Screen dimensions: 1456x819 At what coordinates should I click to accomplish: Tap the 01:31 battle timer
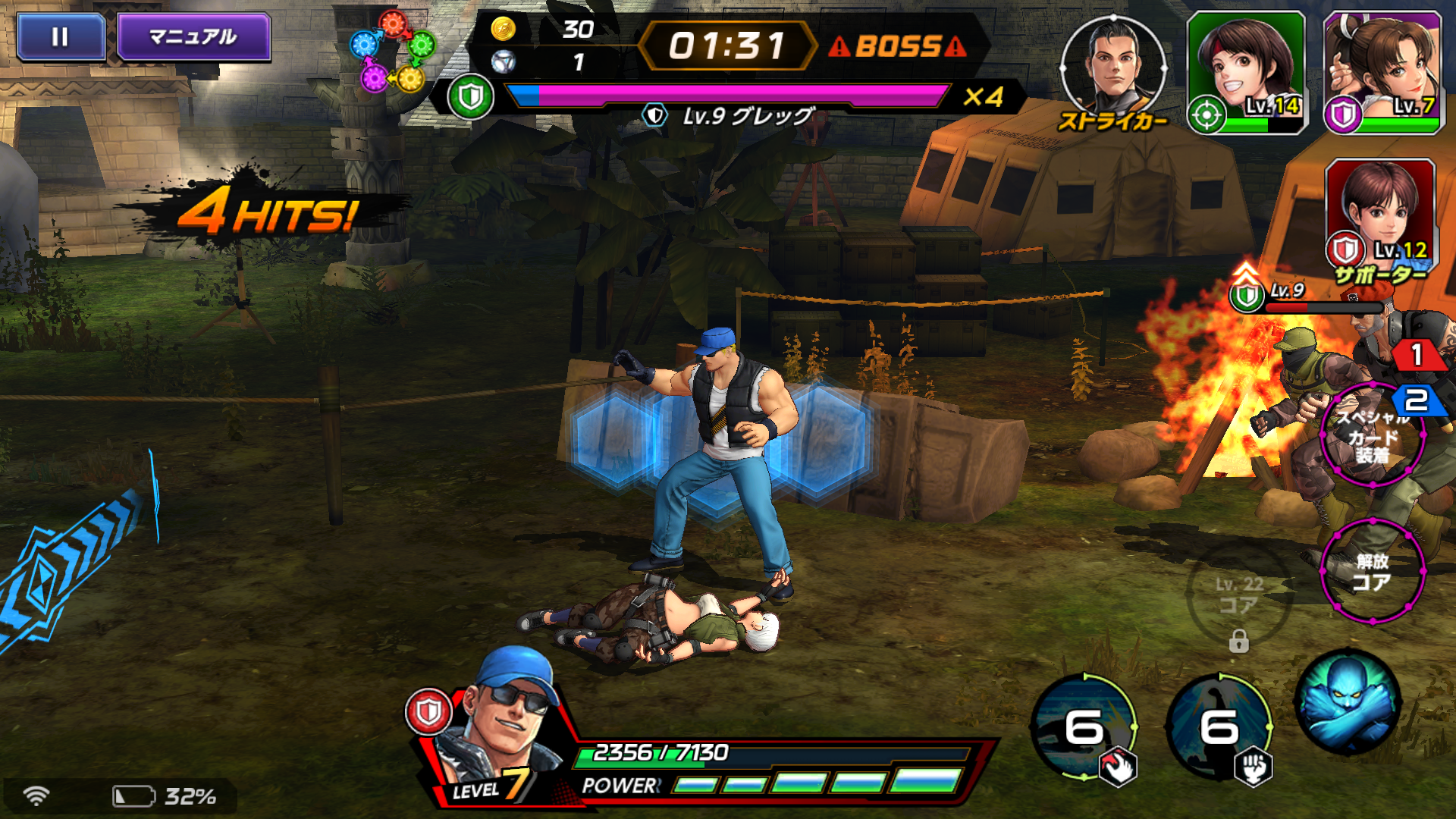click(730, 44)
